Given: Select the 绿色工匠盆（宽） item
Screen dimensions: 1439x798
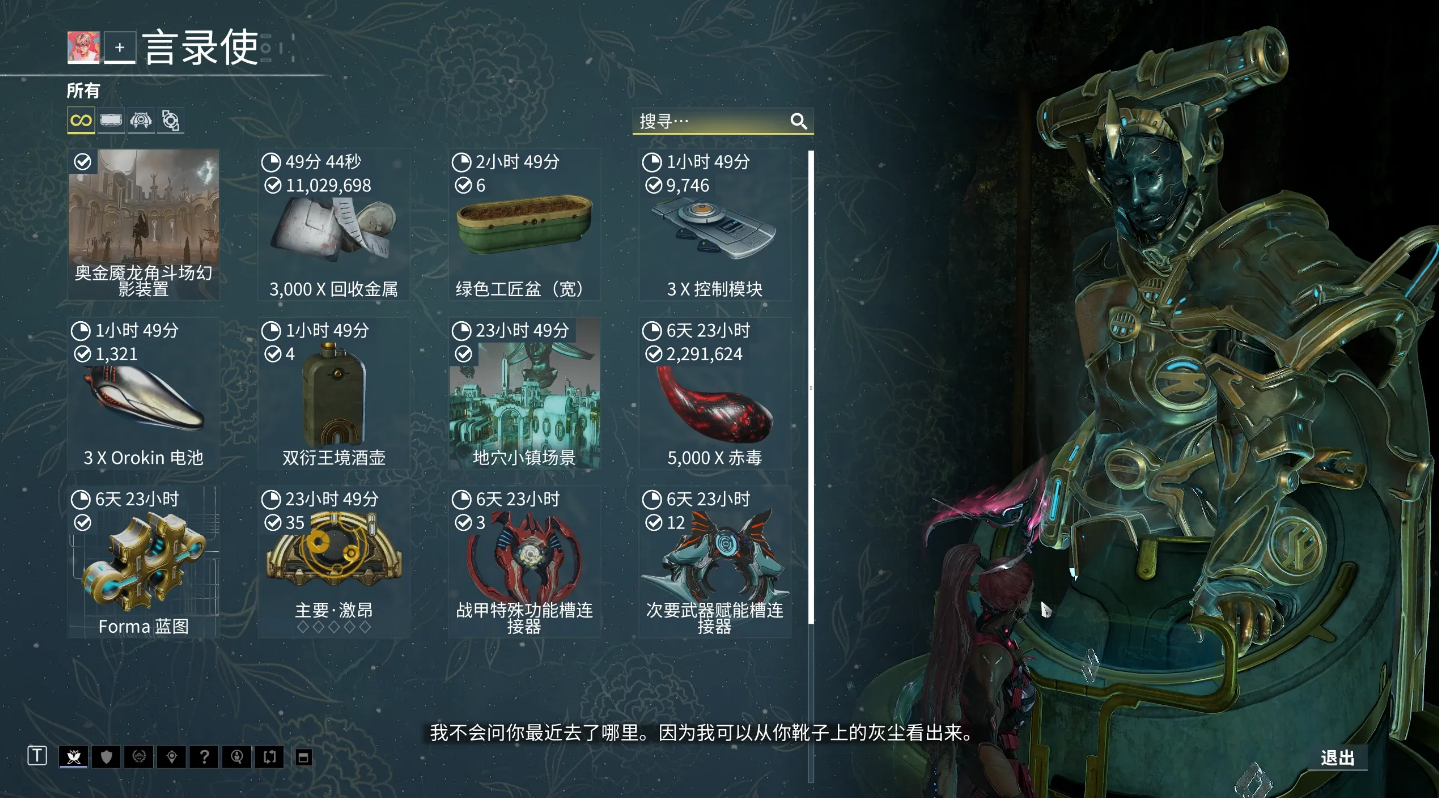Looking at the screenshot, I should point(524,224).
